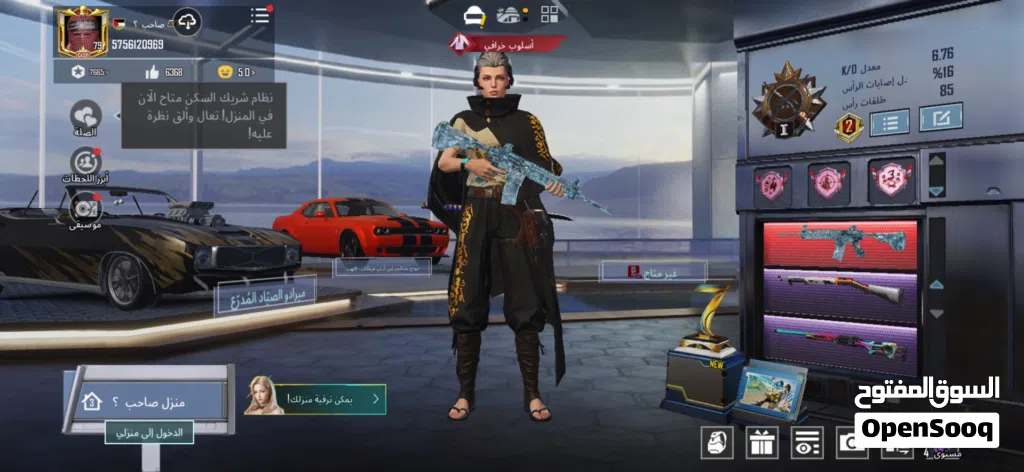Click the cloud download icon

[187, 19]
